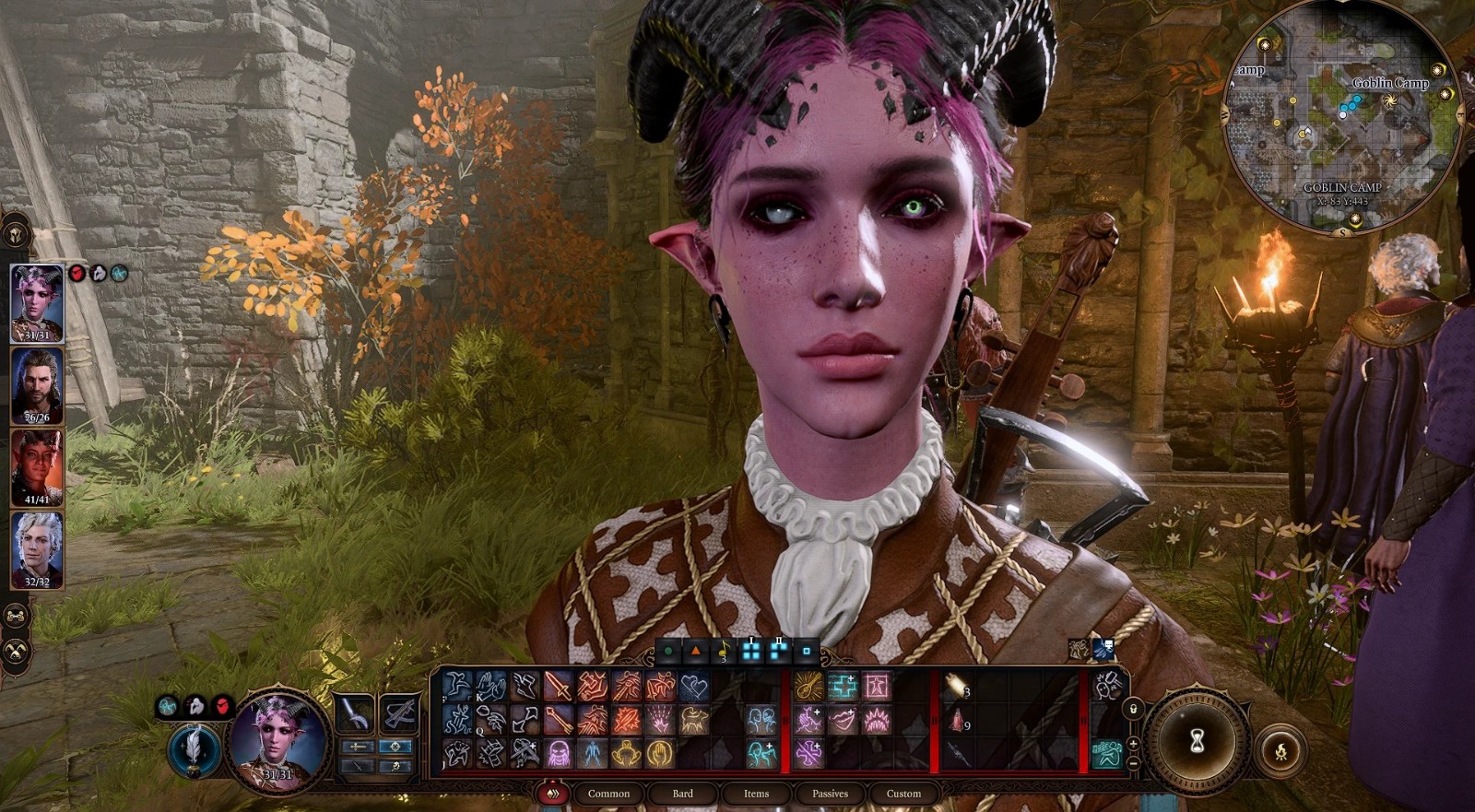Choose the white-haired companion portrait

[37, 549]
